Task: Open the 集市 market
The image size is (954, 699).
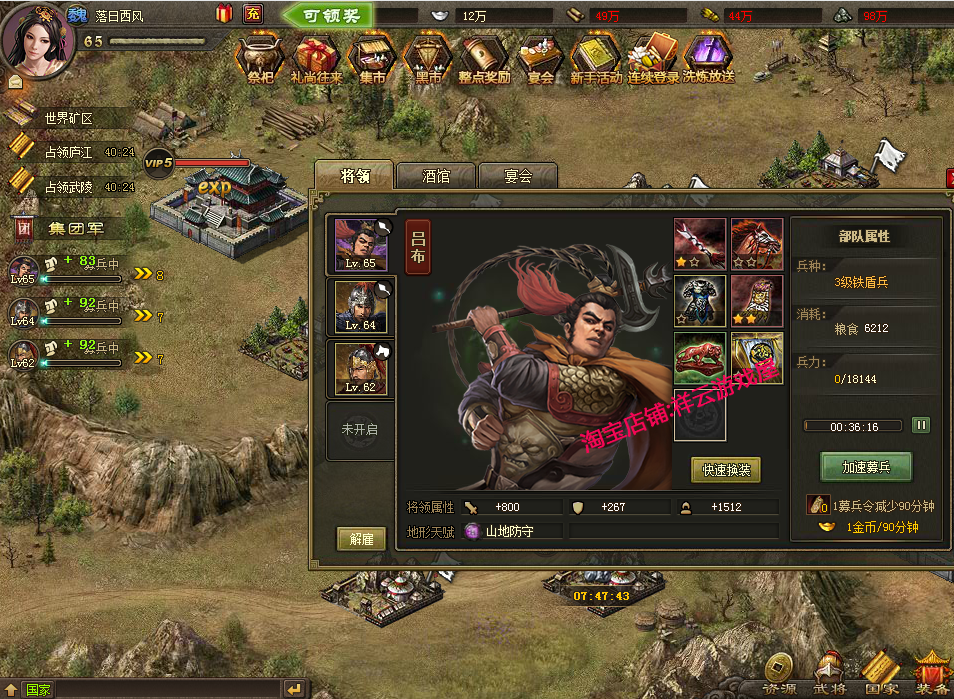Action: (372, 58)
